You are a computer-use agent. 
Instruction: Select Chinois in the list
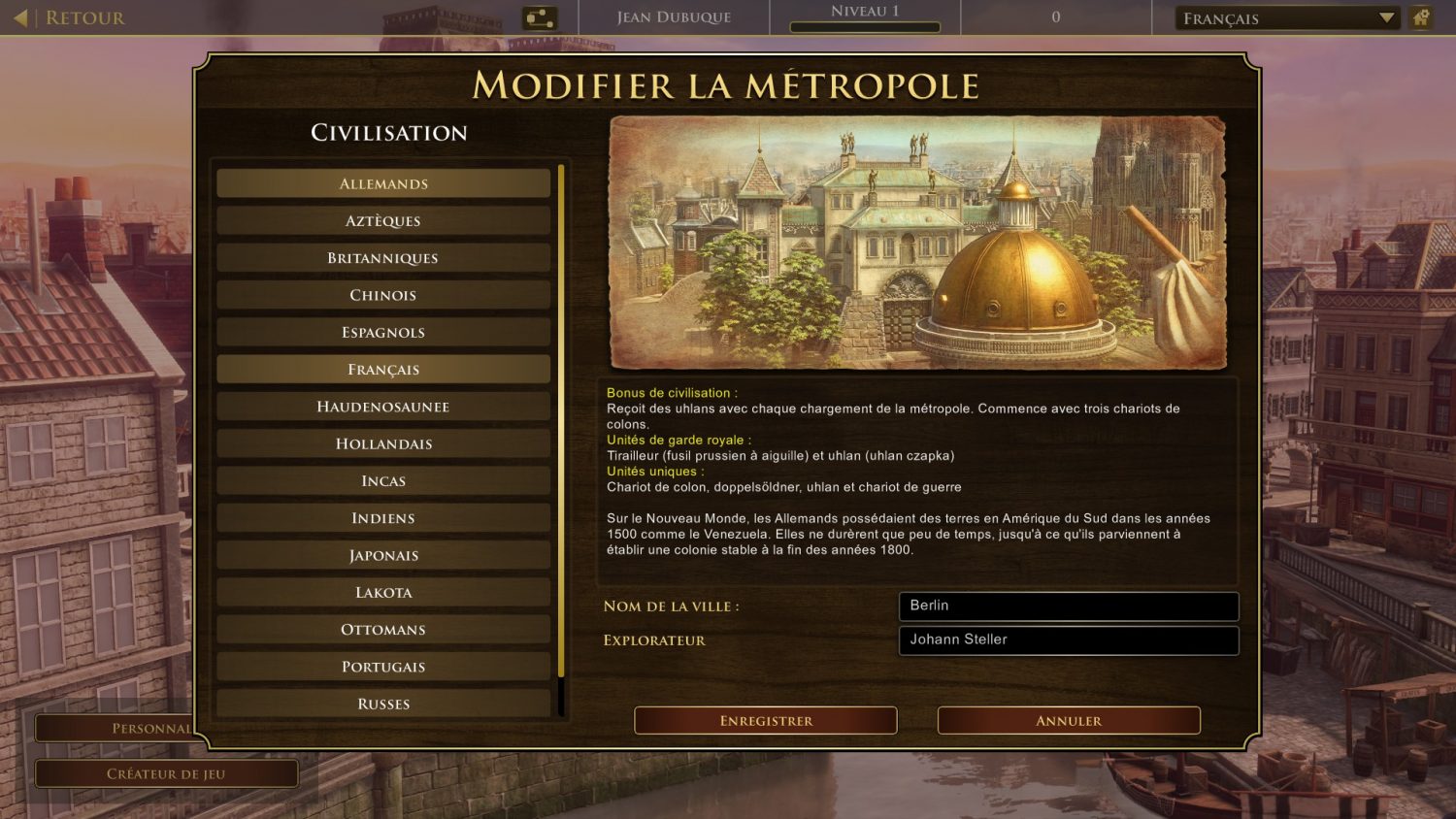point(383,295)
